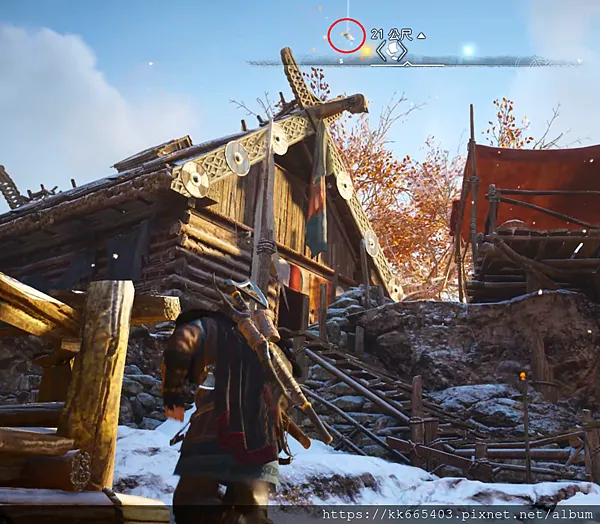Select the white objective marker on the compass

point(395,48)
